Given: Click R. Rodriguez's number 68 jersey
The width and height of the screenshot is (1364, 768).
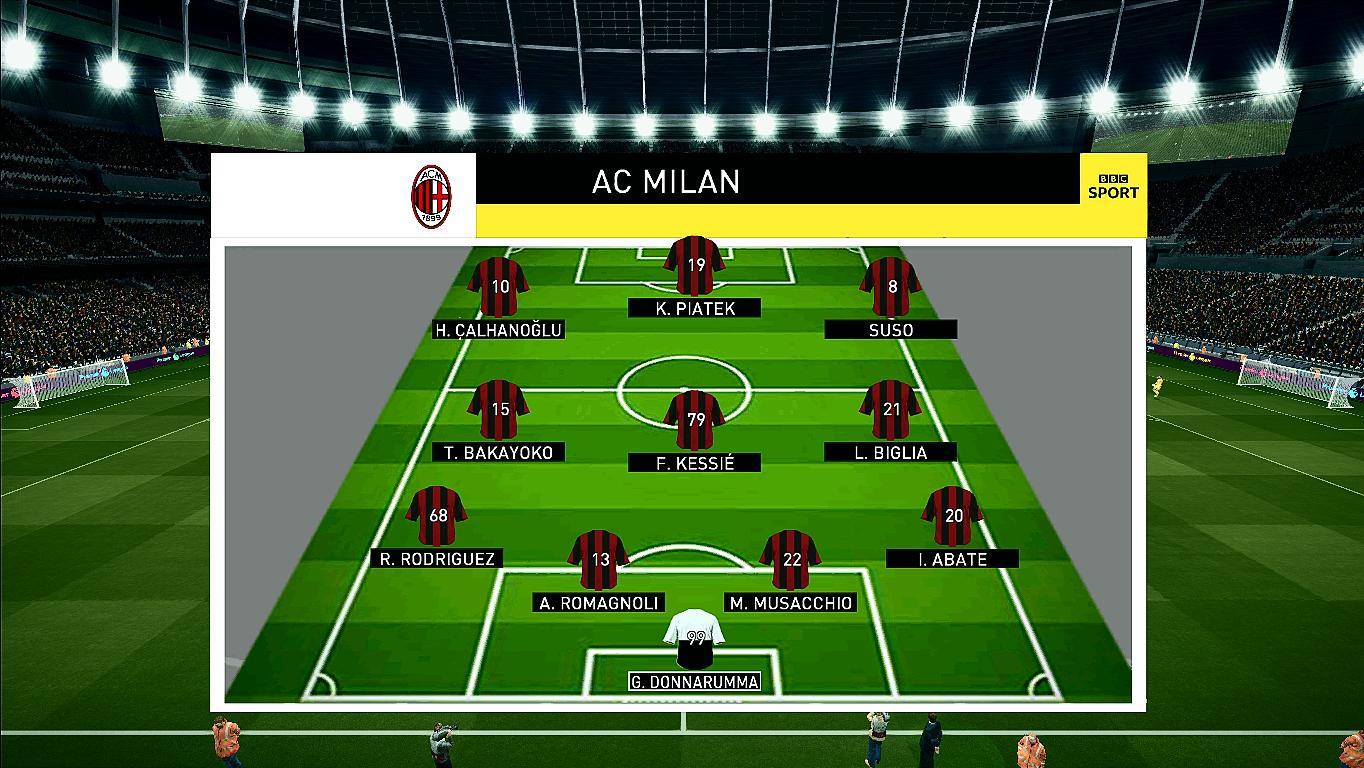Looking at the screenshot, I should (437, 515).
